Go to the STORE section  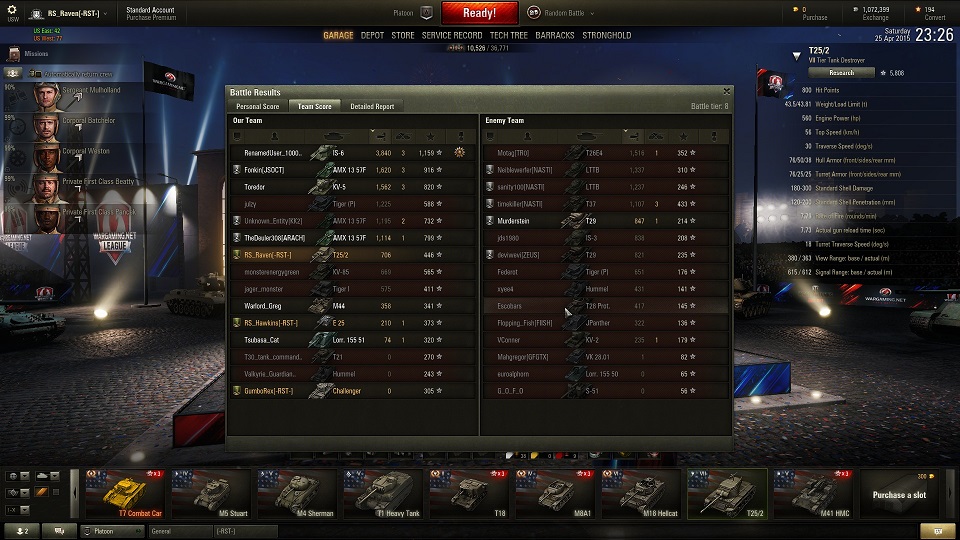pos(403,35)
